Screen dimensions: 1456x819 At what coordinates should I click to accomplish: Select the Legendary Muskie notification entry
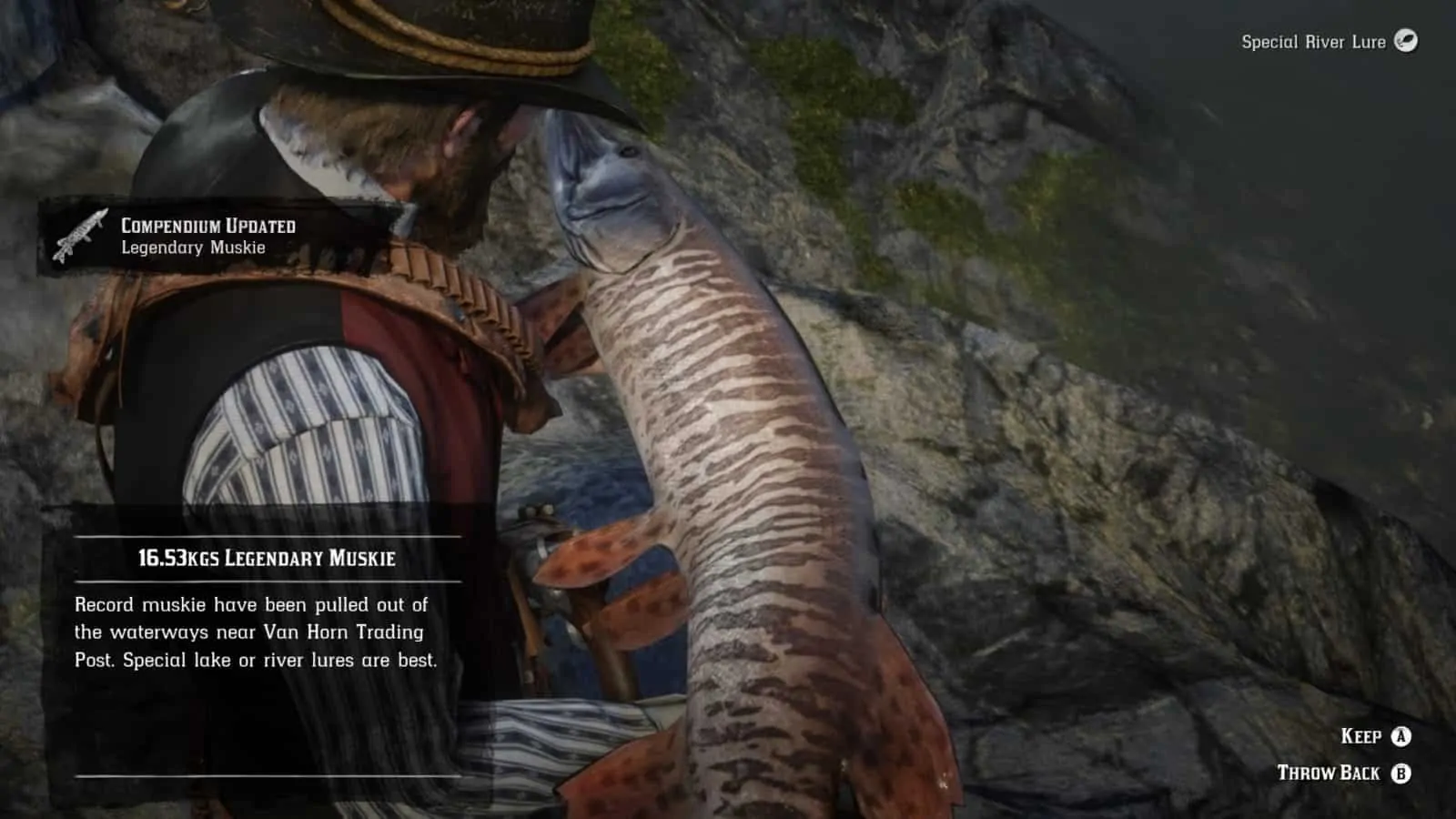[191, 248]
